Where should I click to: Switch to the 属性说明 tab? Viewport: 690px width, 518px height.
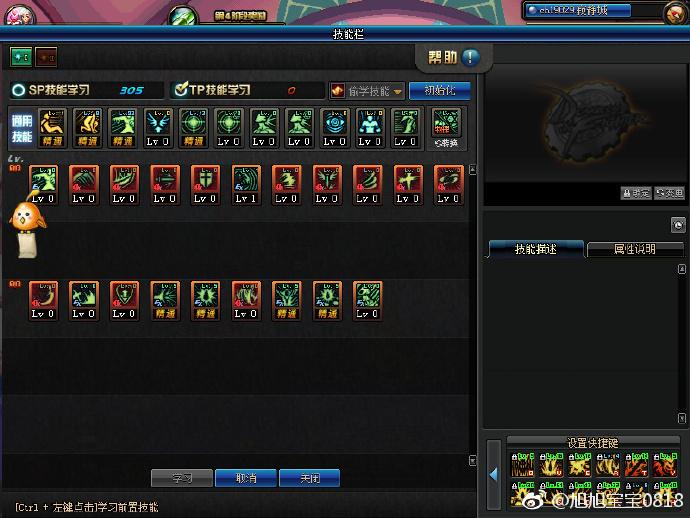point(635,249)
